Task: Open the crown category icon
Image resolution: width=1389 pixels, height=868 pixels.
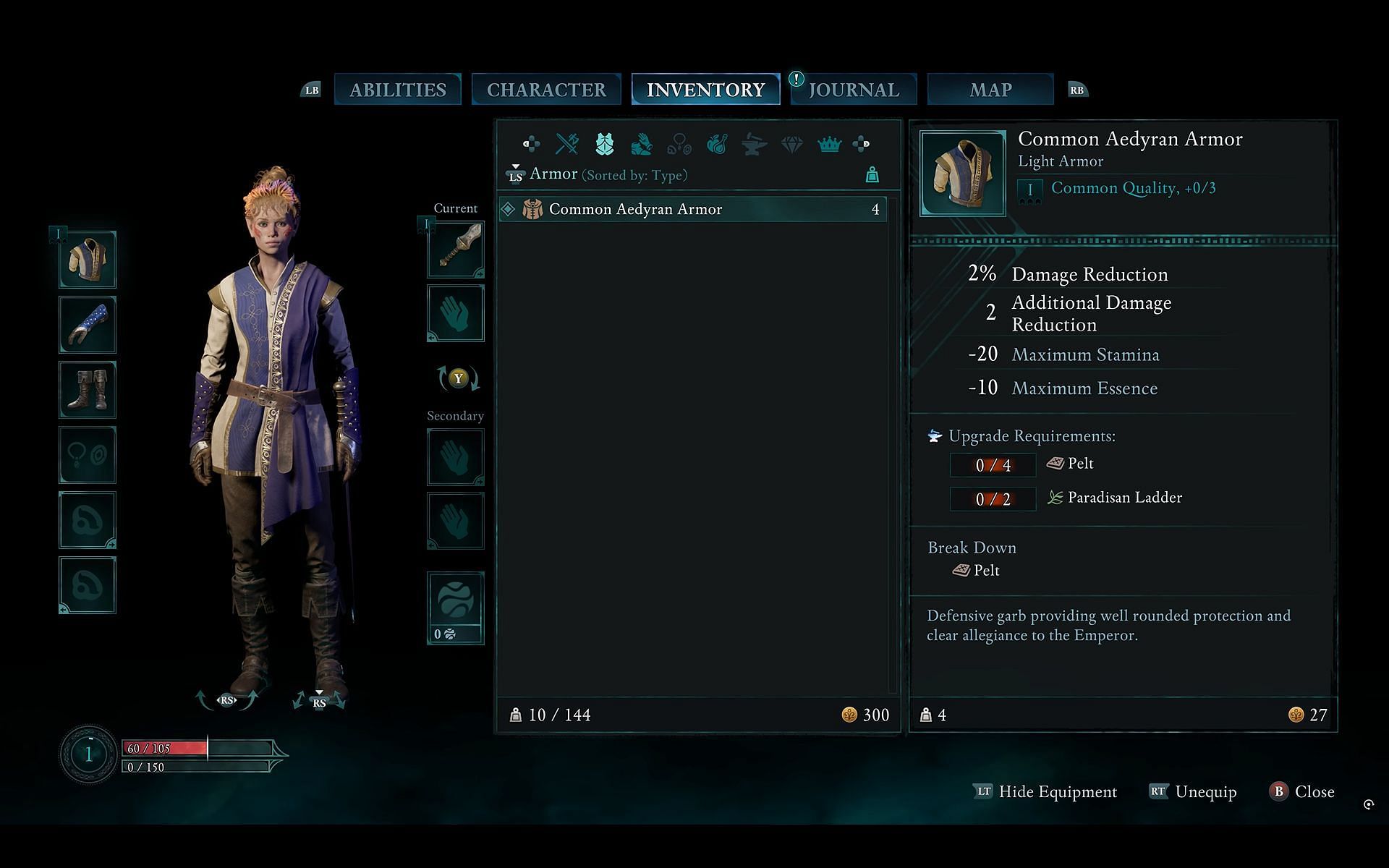Action: [829, 145]
